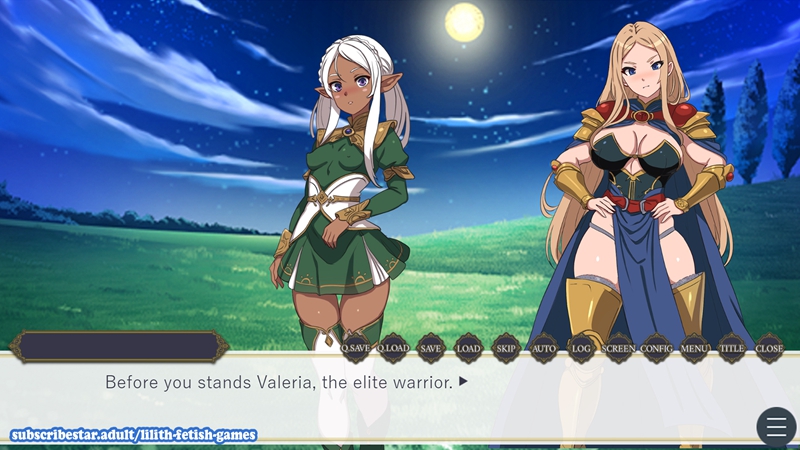The width and height of the screenshot is (800, 450).
Task: Quick load with the Q.LOAD button
Action: (x=393, y=348)
